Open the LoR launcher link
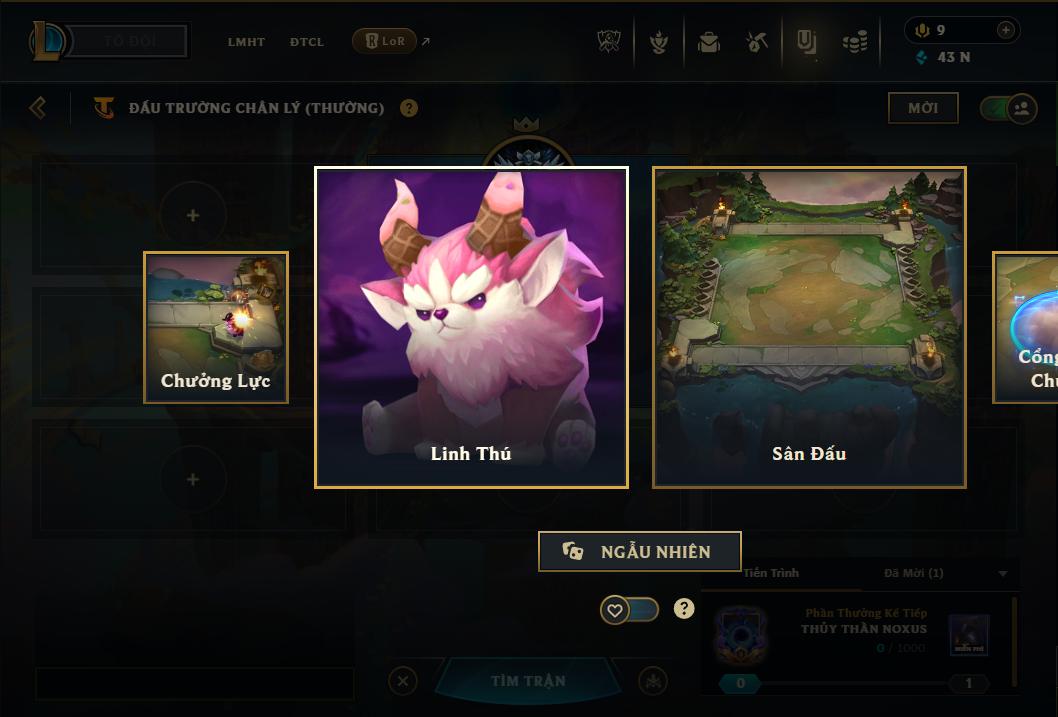Image resolution: width=1058 pixels, height=717 pixels. [385, 41]
